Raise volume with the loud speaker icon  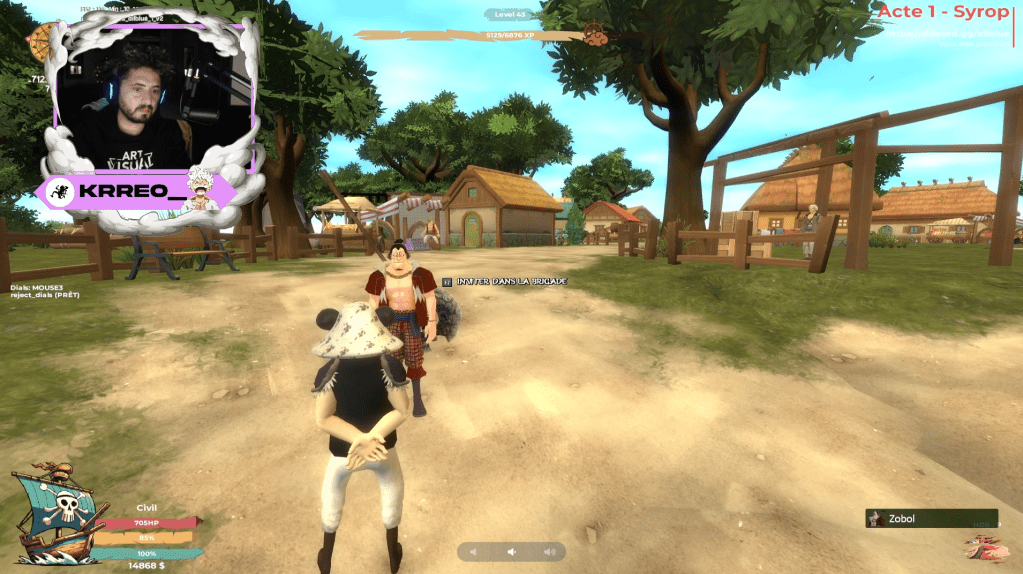point(548,552)
